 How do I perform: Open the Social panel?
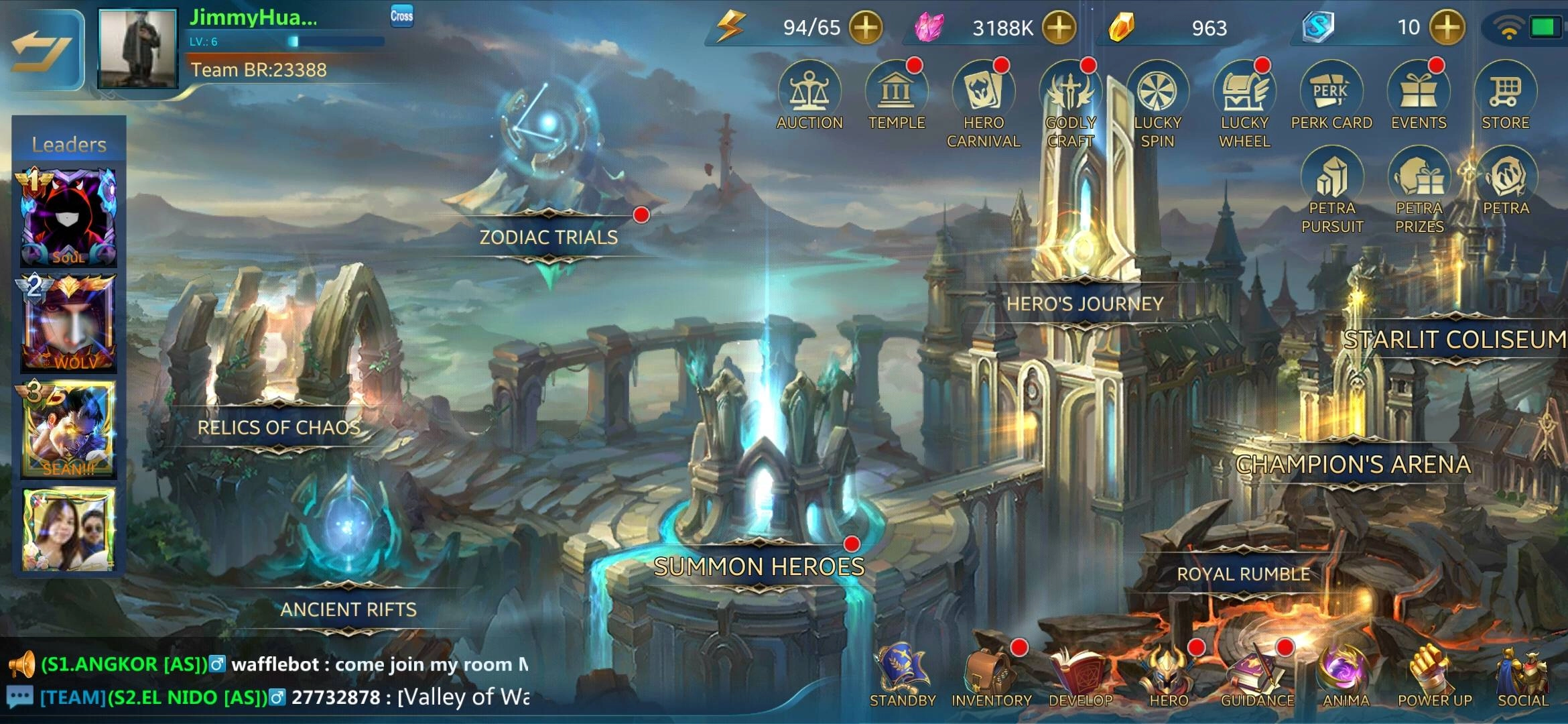[1521, 670]
